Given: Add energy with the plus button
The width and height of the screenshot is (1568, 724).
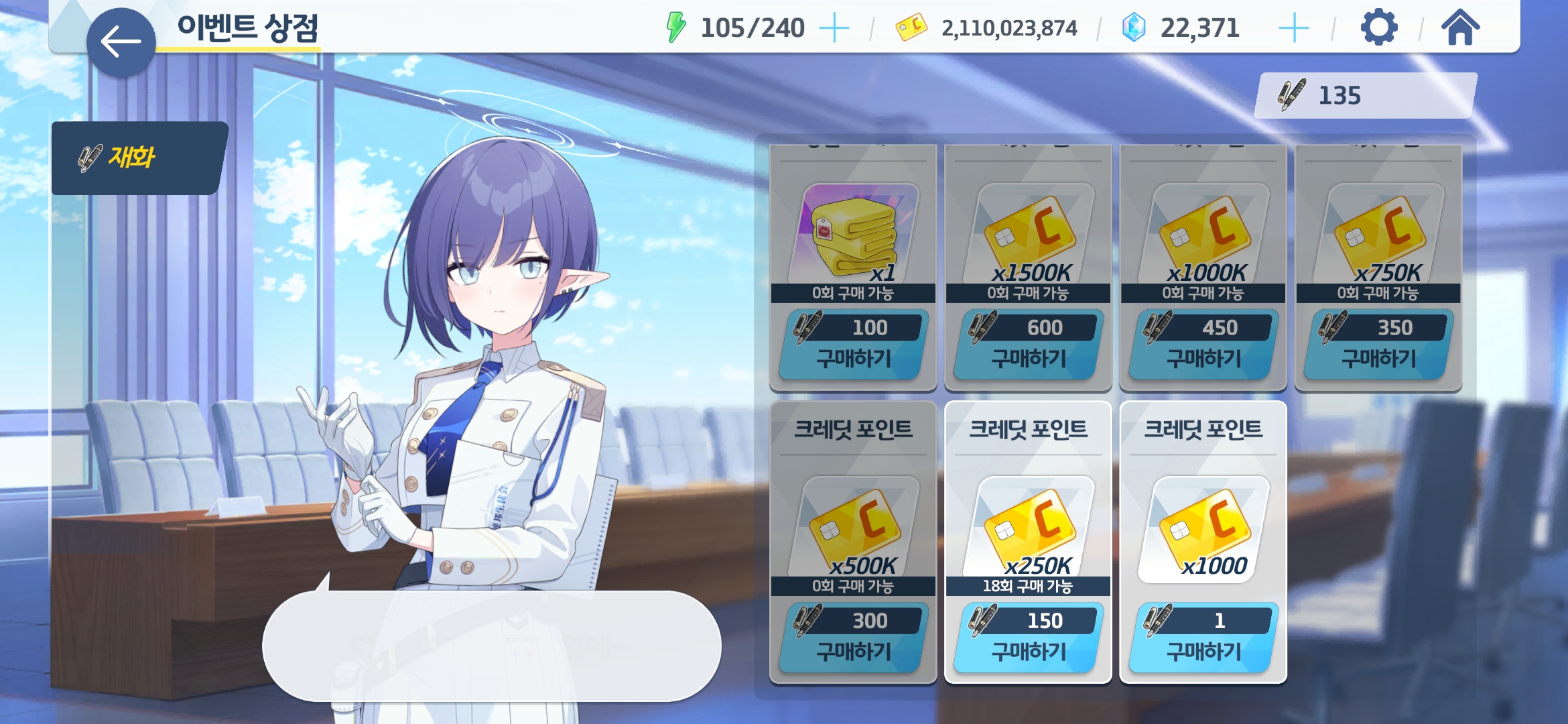Looking at the screenshot, I should [x=834, y=28].
